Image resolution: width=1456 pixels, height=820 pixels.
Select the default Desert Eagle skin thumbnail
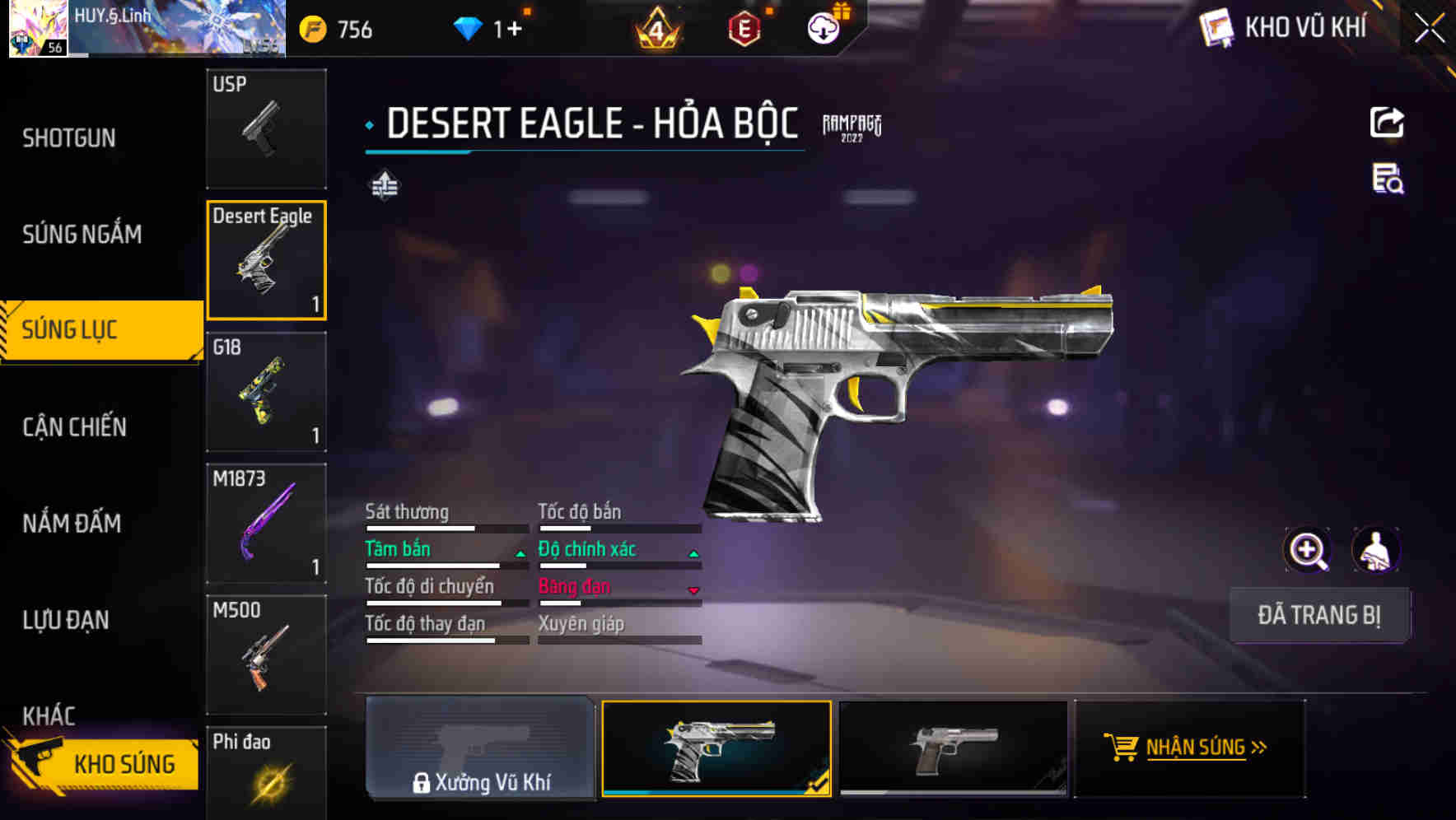click(x=953, y=748)
